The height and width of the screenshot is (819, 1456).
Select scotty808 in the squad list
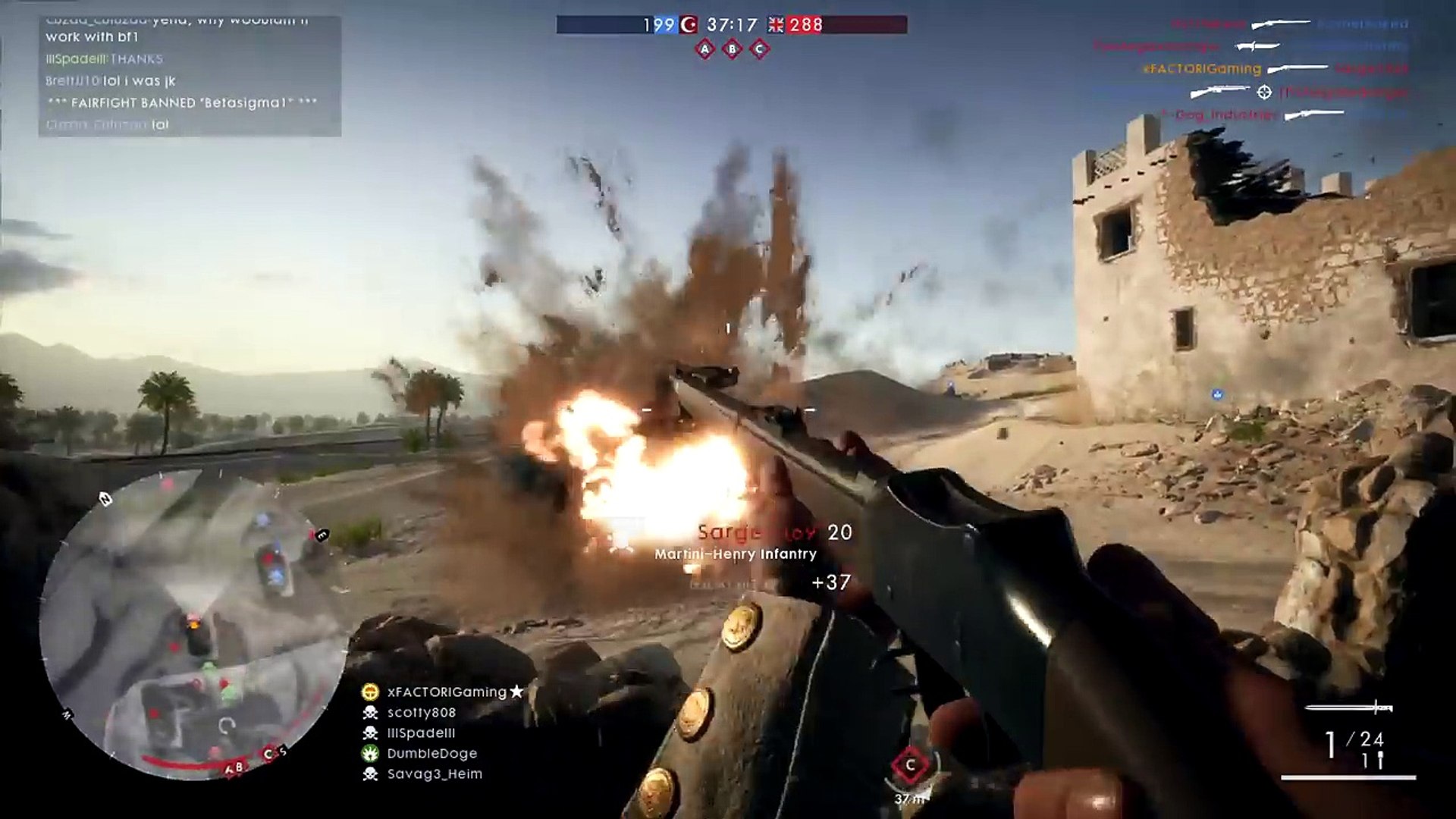422,713
